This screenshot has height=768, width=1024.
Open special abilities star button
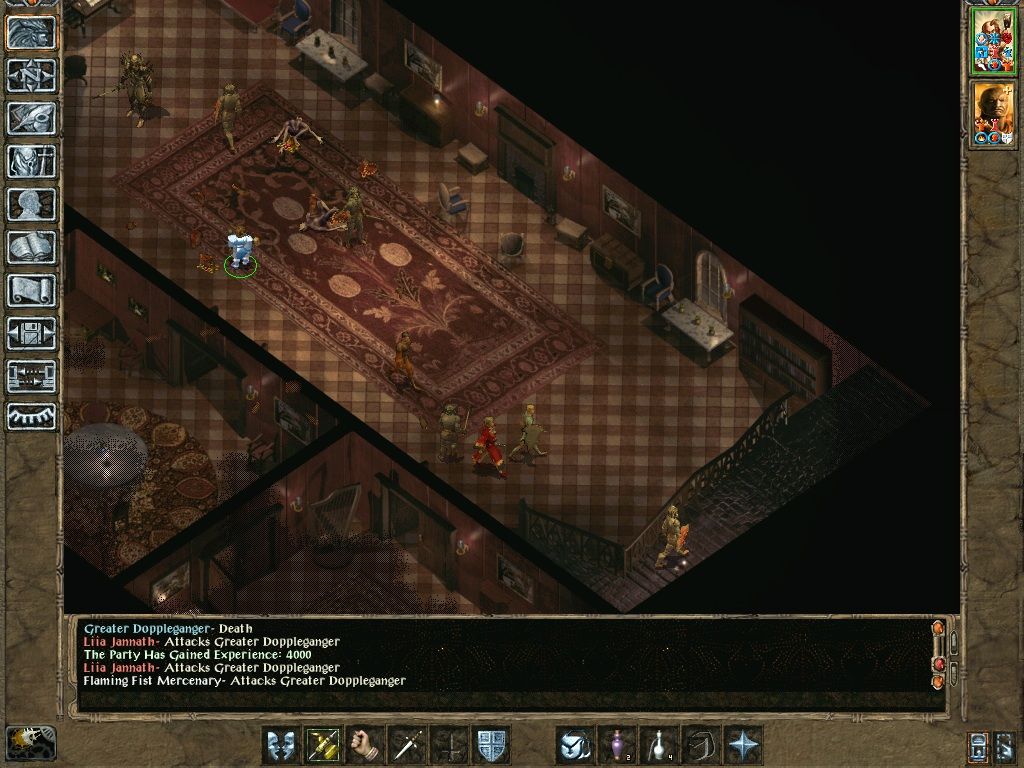coord(743,745)
